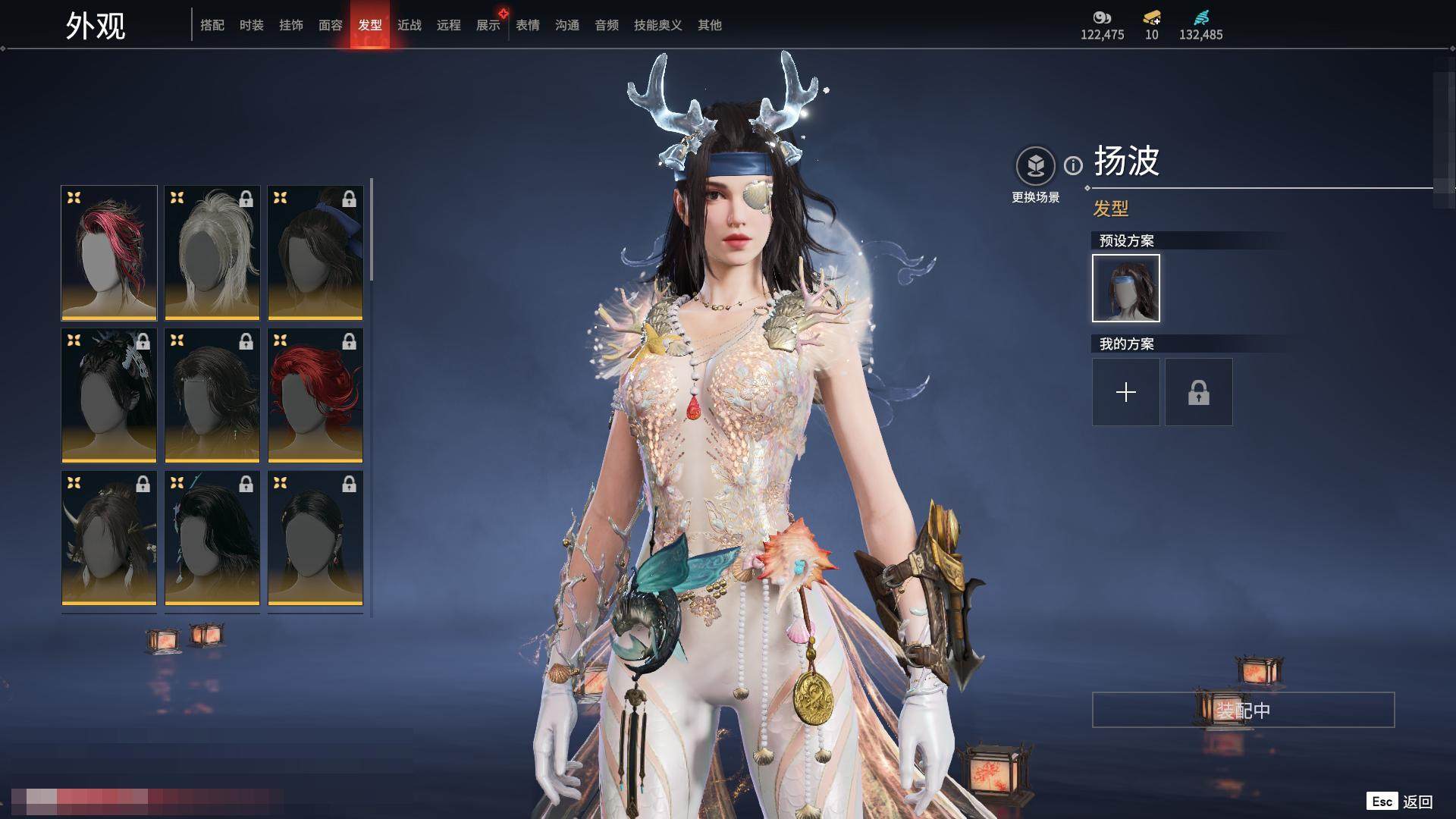Pick the locked red curly hairstyle
Screen dimensions: 1456x819
(315, 395)
